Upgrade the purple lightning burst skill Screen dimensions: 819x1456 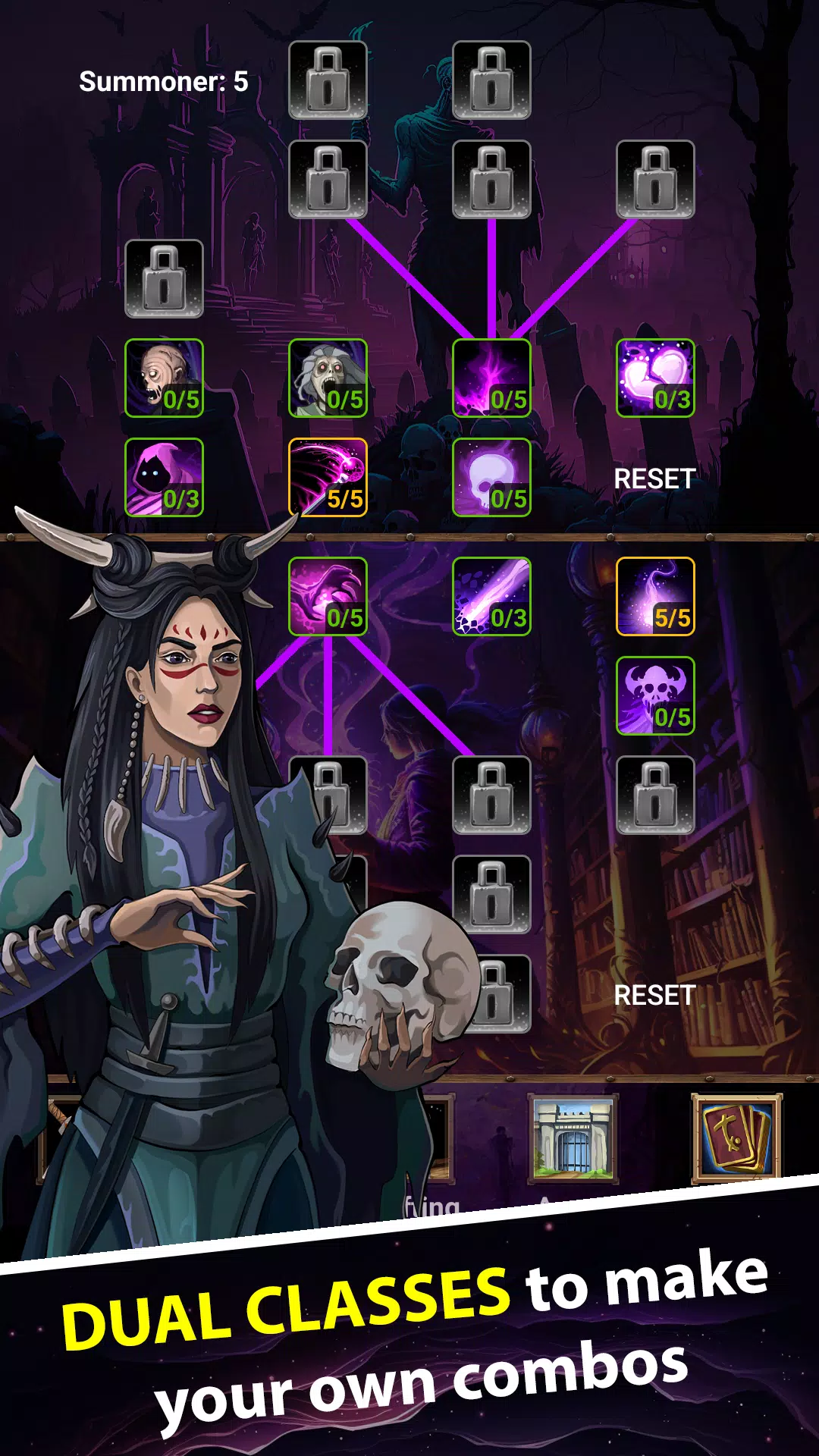coord(491,378)
